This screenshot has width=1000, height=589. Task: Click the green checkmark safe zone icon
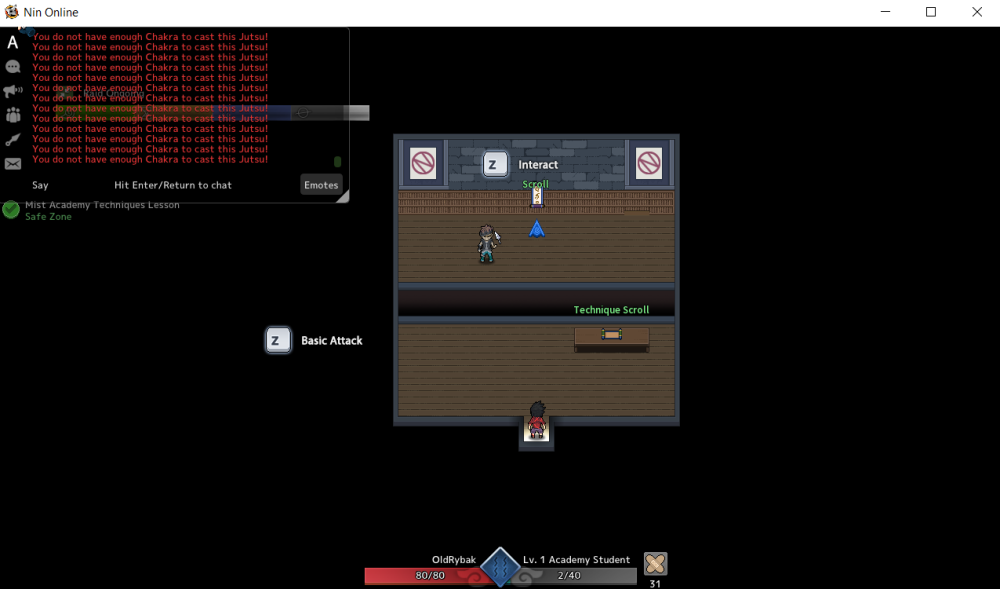click(x=11, y=210)
